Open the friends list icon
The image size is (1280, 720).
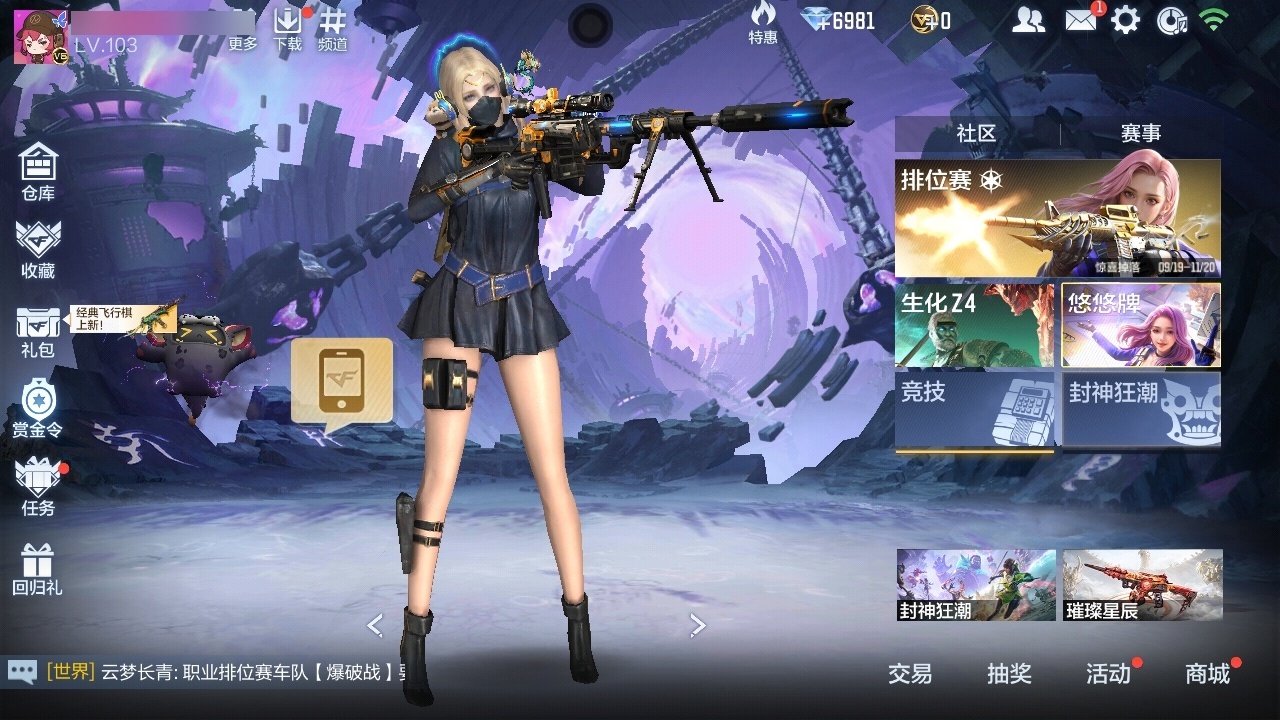pos(1028,20)
